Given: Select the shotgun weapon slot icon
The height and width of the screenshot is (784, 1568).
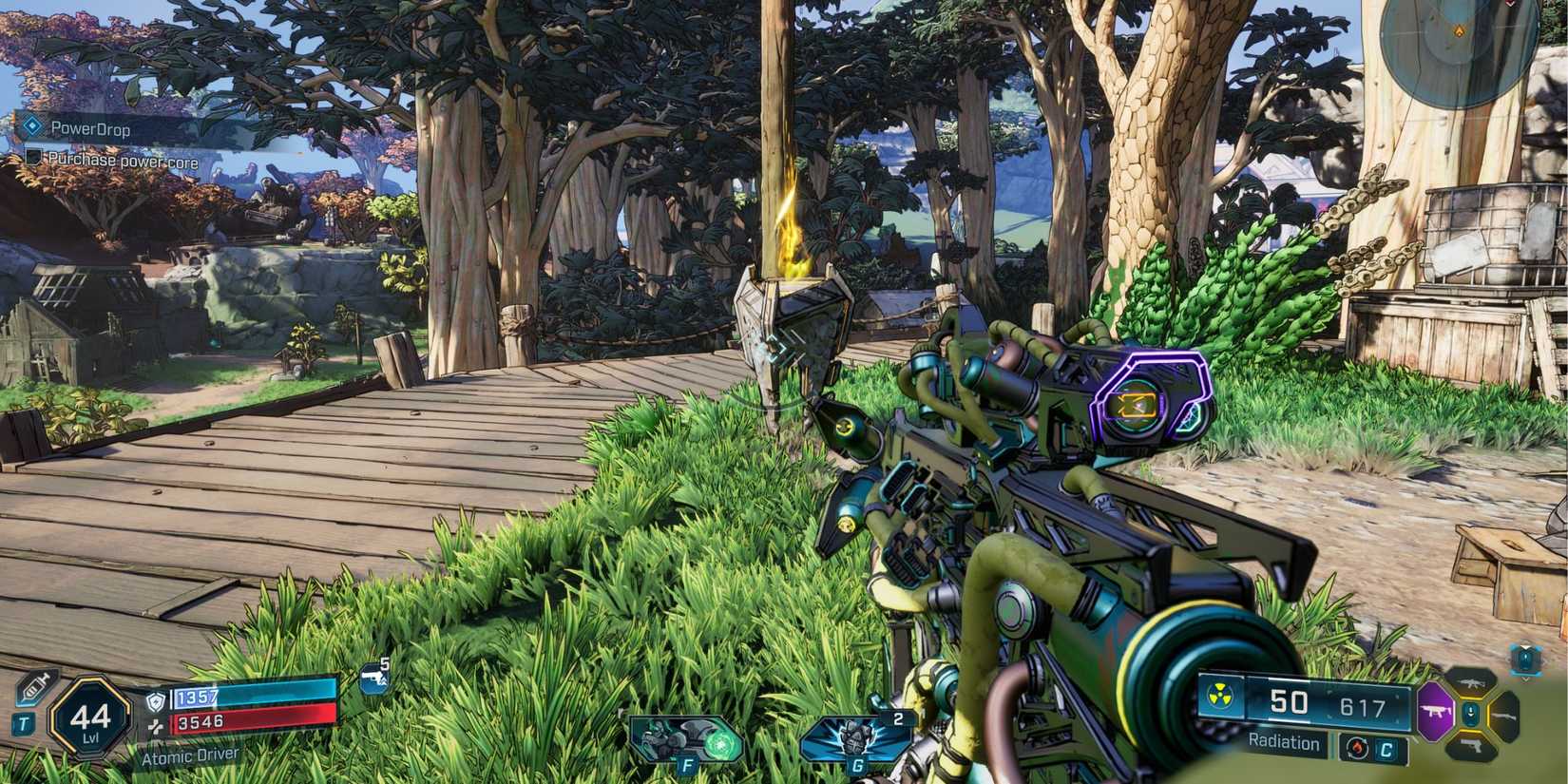Looking at the screenshot, I should [1503, 715].
